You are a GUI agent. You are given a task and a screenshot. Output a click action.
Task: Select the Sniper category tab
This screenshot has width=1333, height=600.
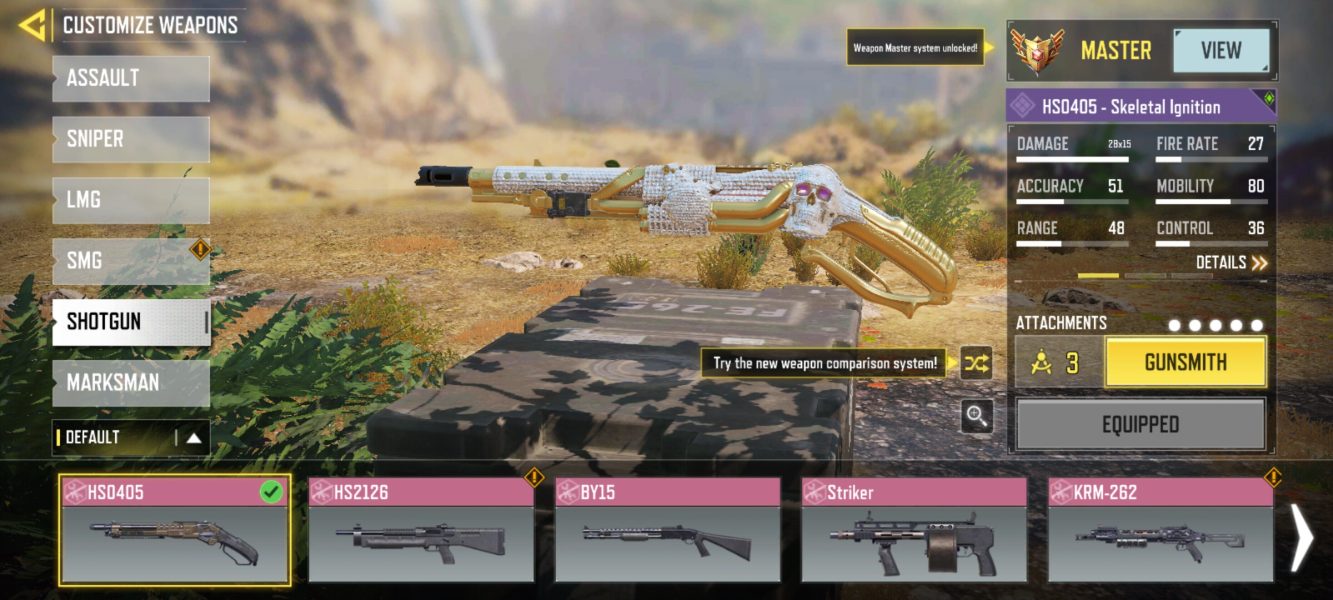click(131, 139)
